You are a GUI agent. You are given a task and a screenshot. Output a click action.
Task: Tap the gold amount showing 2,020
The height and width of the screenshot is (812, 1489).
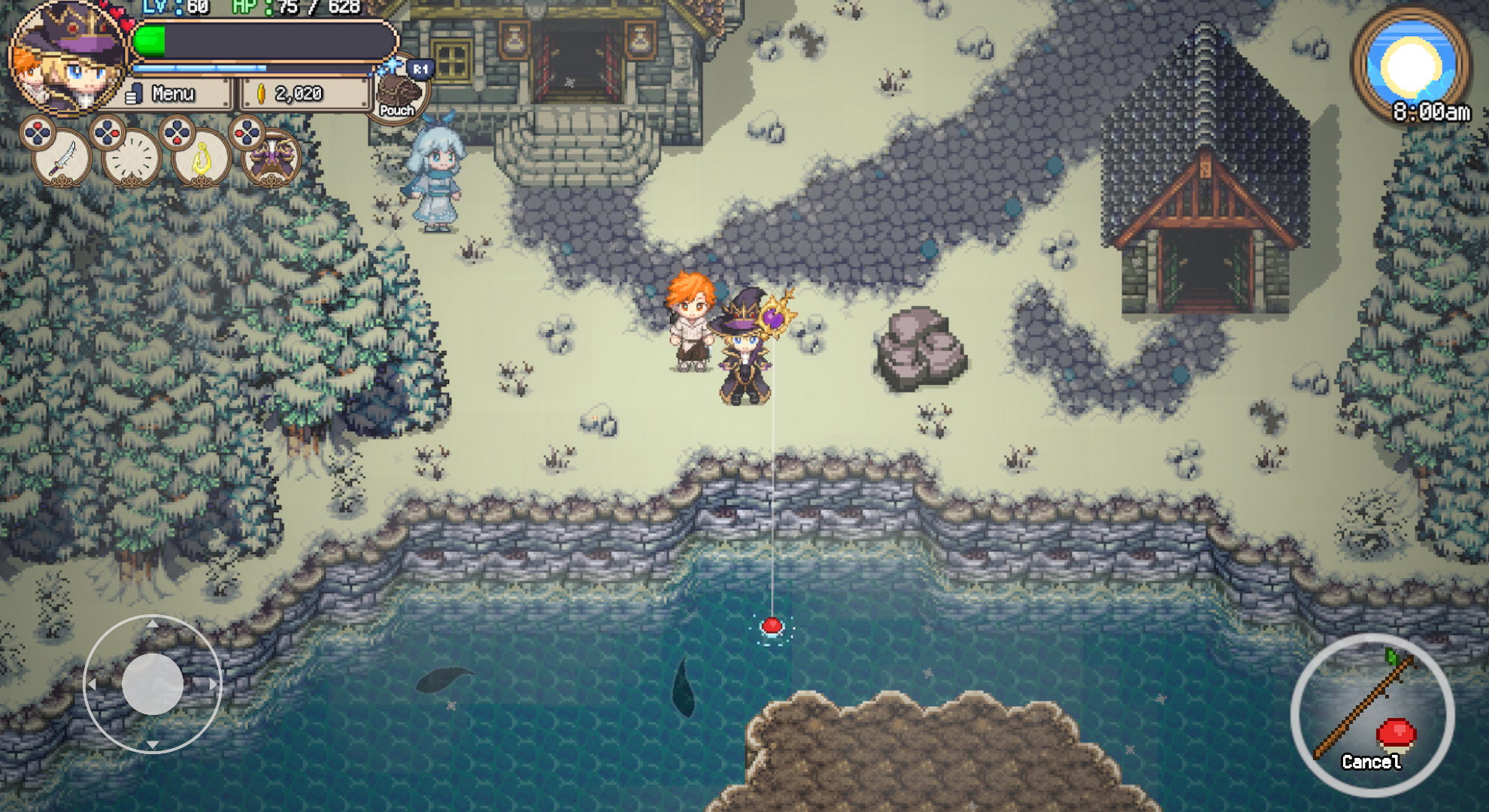pos(301,93)
